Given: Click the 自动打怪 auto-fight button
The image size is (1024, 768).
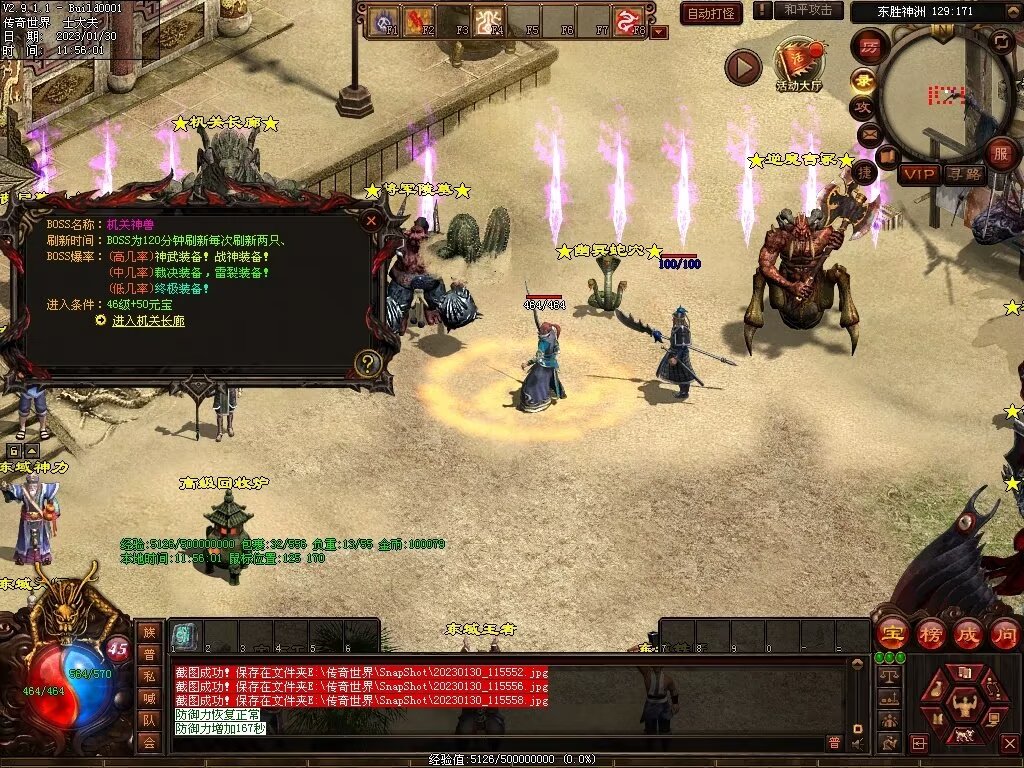Looking at the screenshot, I should [711, 13].
